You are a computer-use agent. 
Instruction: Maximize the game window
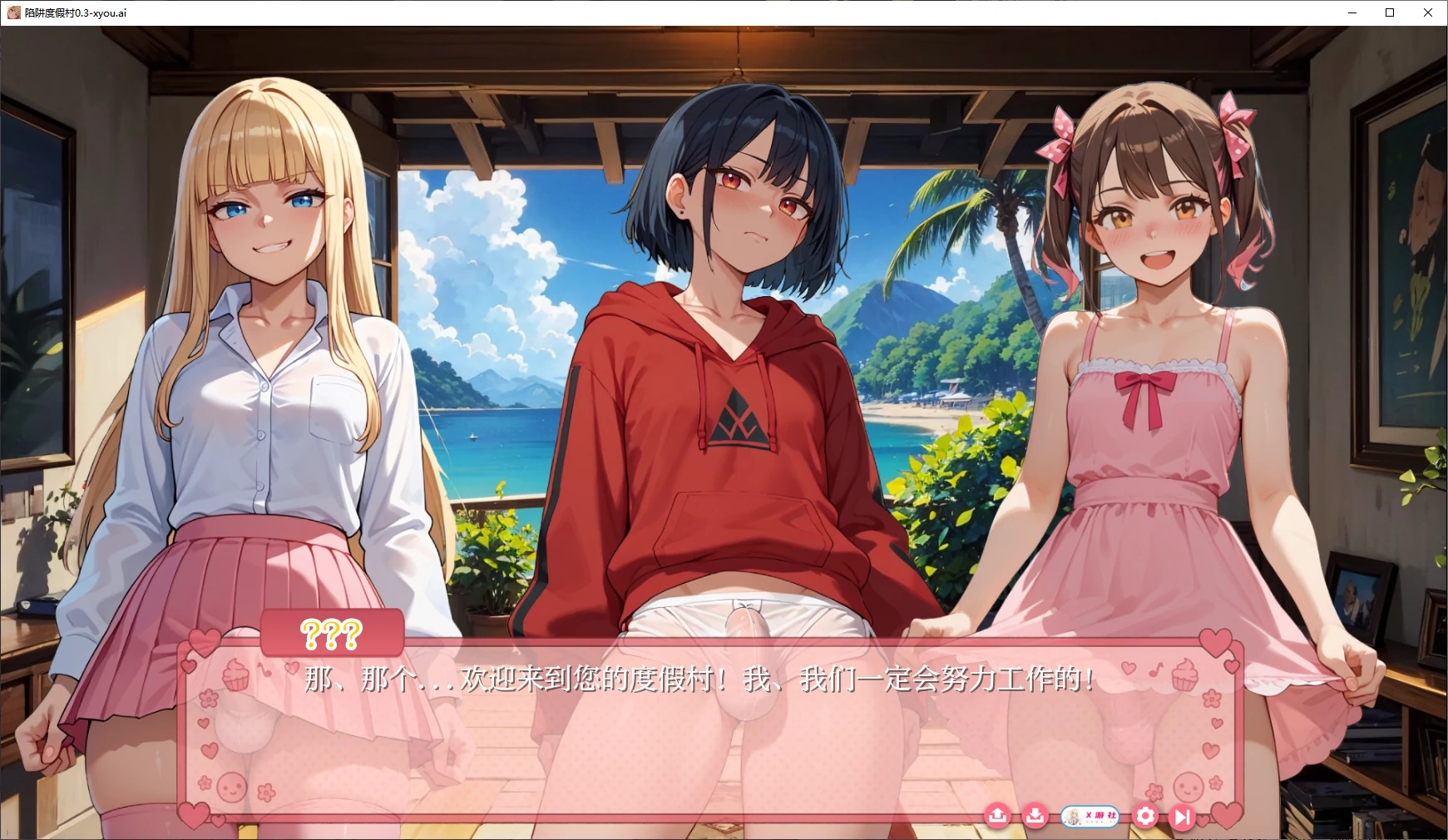(x=1389, y=12)
